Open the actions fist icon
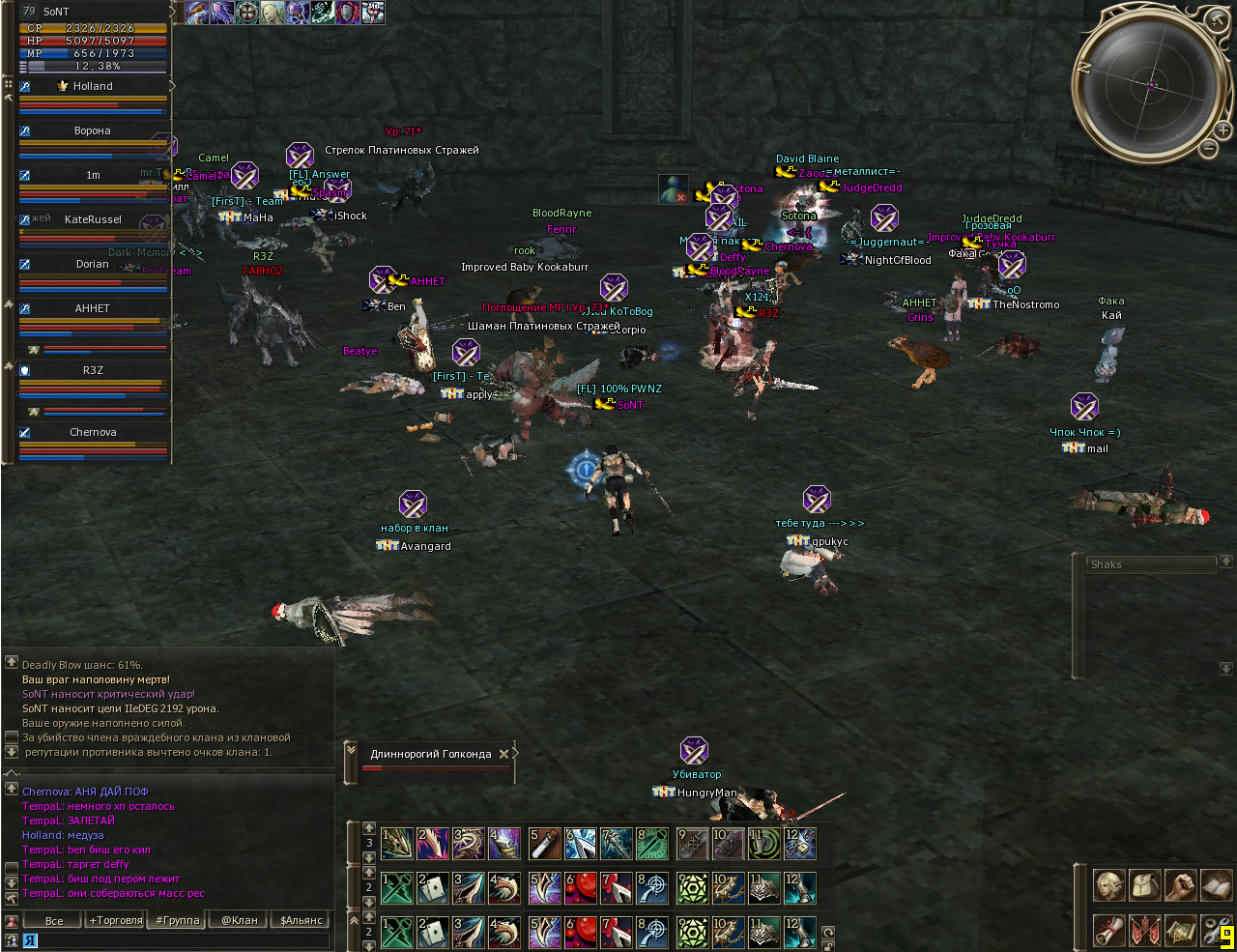Image resolution: width=1237 pixels, height=952 pixels. 1180,885
